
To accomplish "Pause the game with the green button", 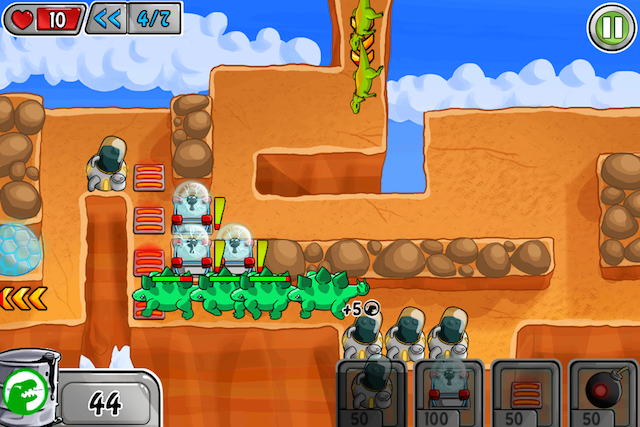I will point(608,24).
